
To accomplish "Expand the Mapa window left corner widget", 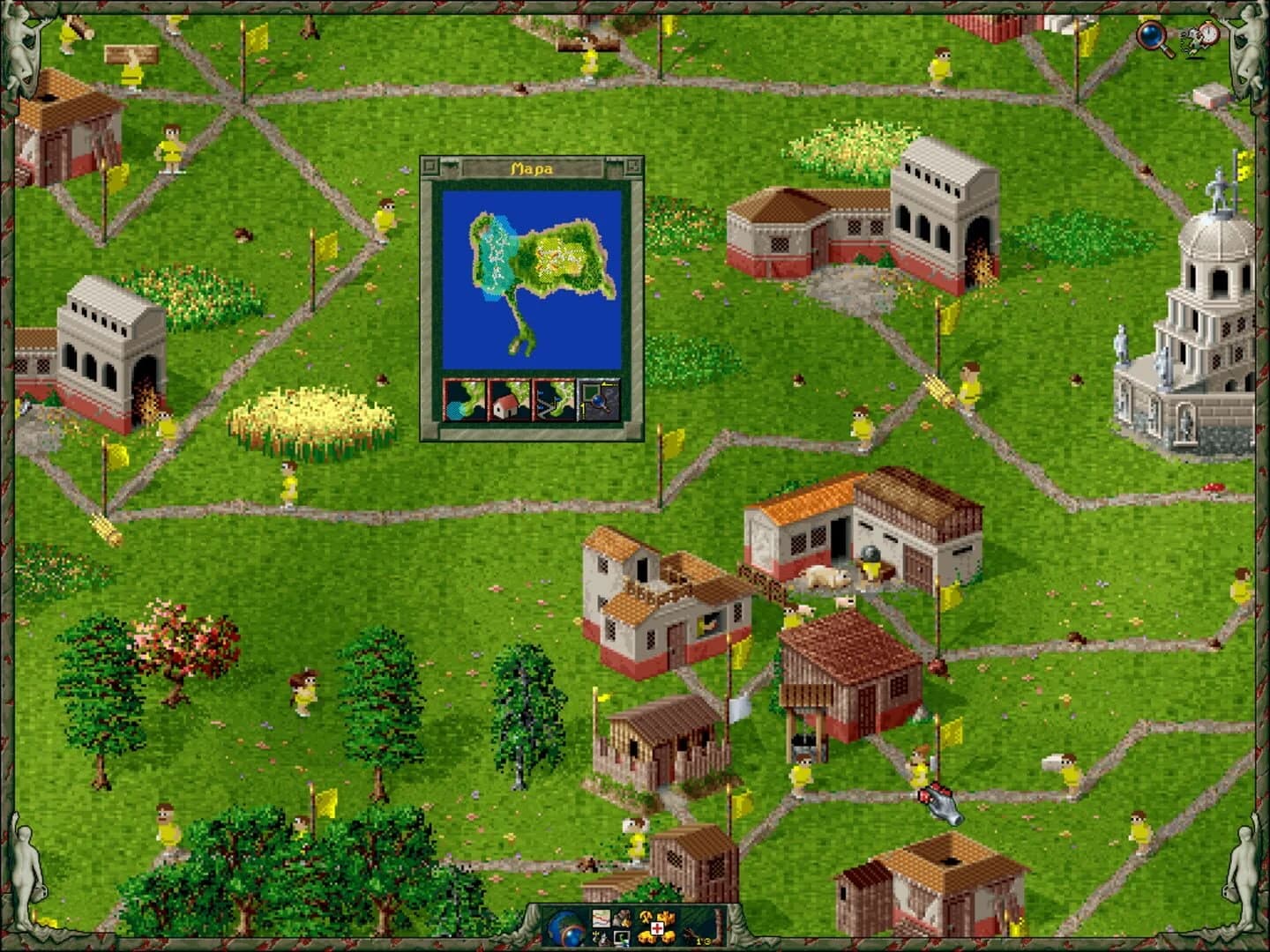I will (x=430, y=165).
